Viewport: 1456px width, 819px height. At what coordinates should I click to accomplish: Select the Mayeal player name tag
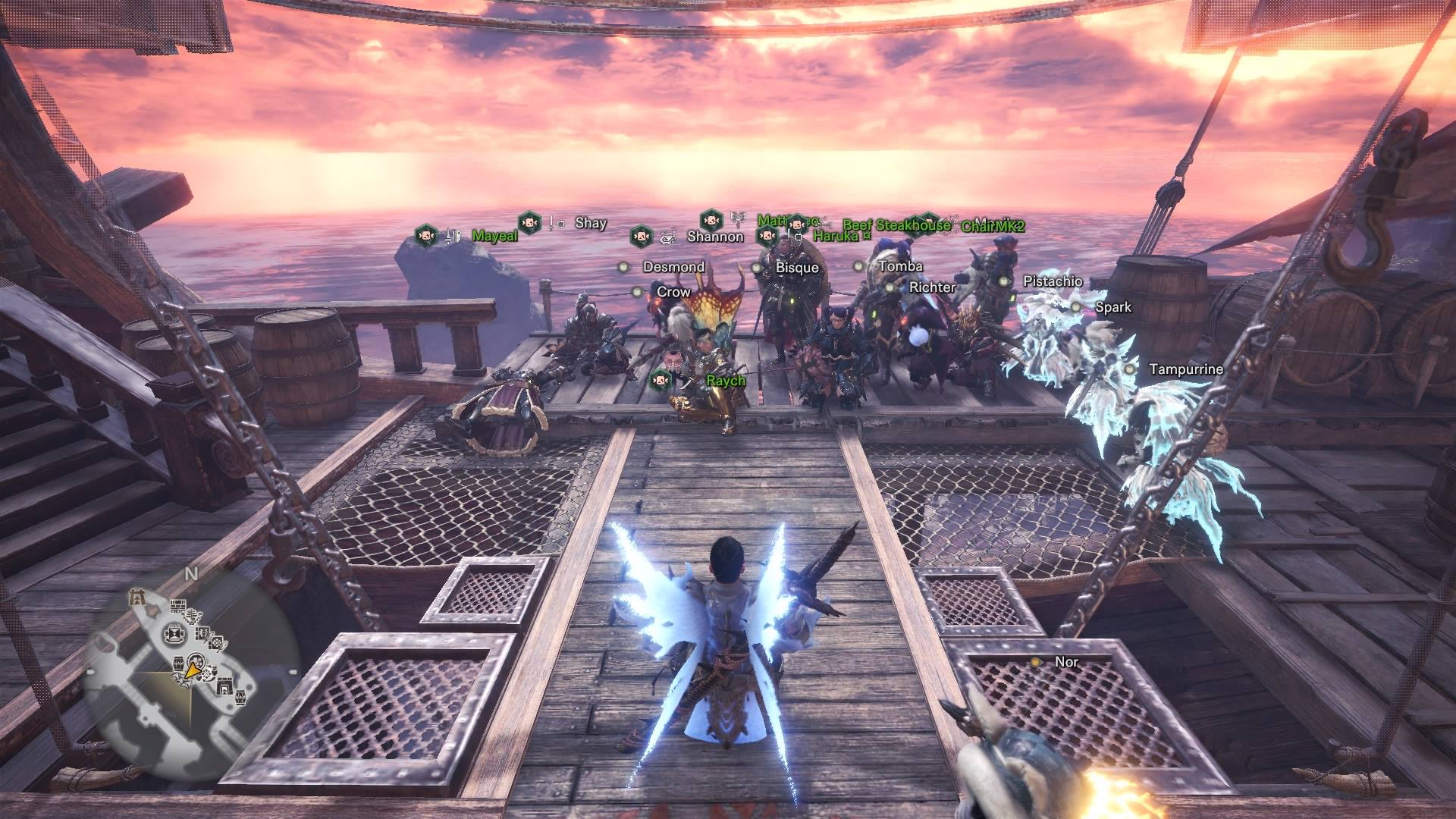tap(494, 236)
